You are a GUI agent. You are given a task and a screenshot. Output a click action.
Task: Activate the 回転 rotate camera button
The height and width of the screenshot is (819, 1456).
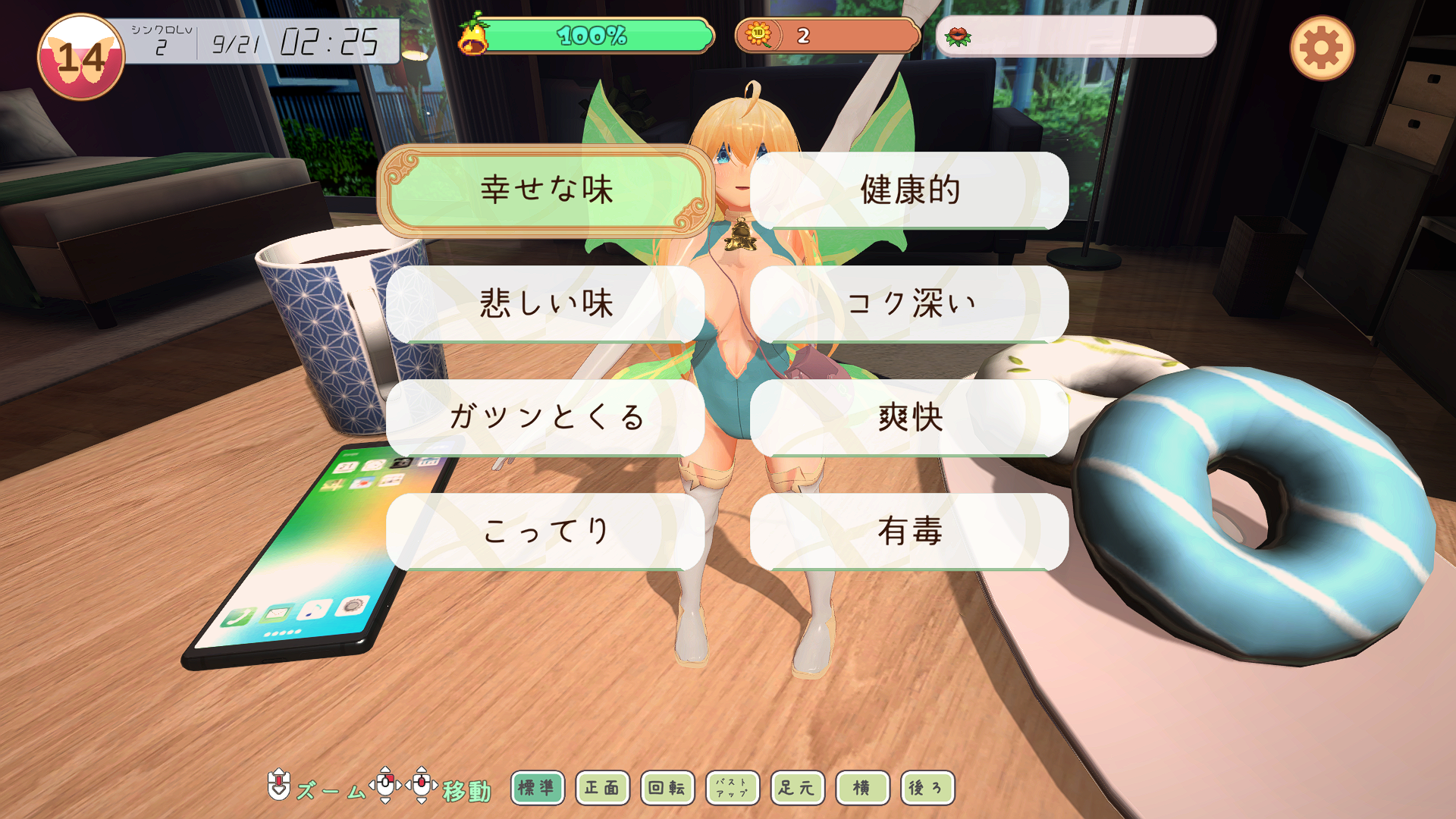[667, 788]
